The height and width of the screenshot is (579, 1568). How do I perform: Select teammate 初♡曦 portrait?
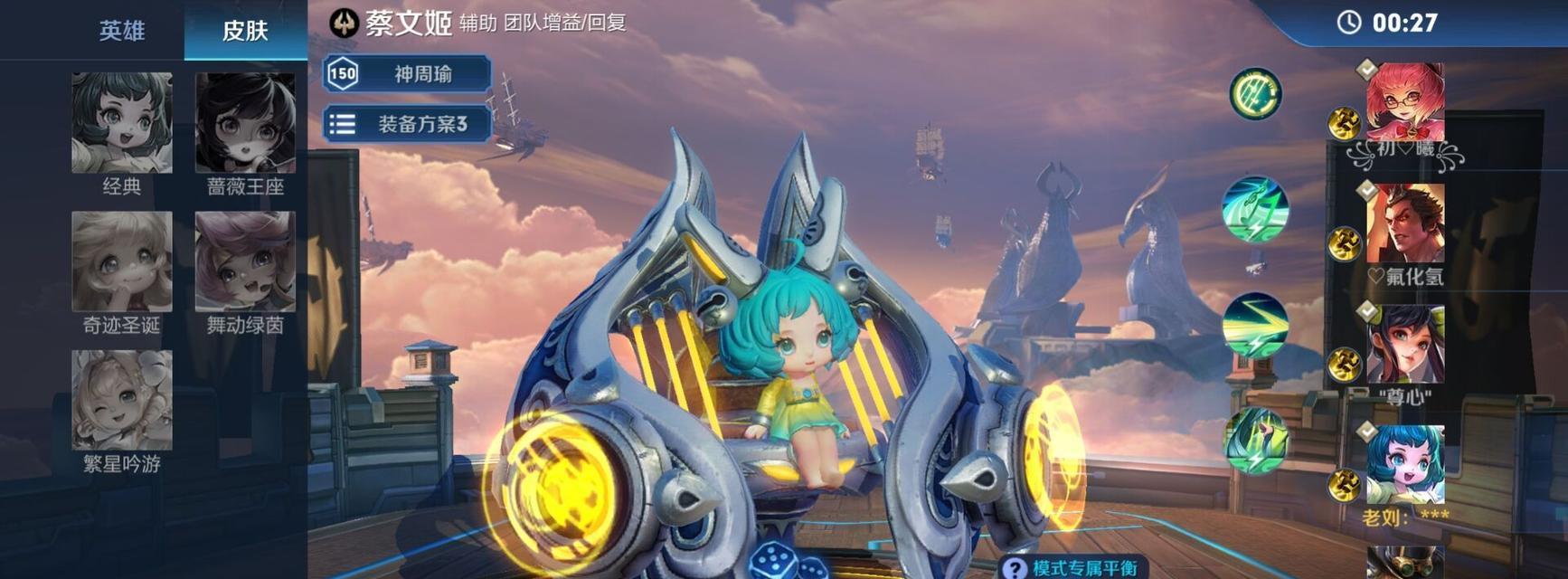coord(1404,101)
